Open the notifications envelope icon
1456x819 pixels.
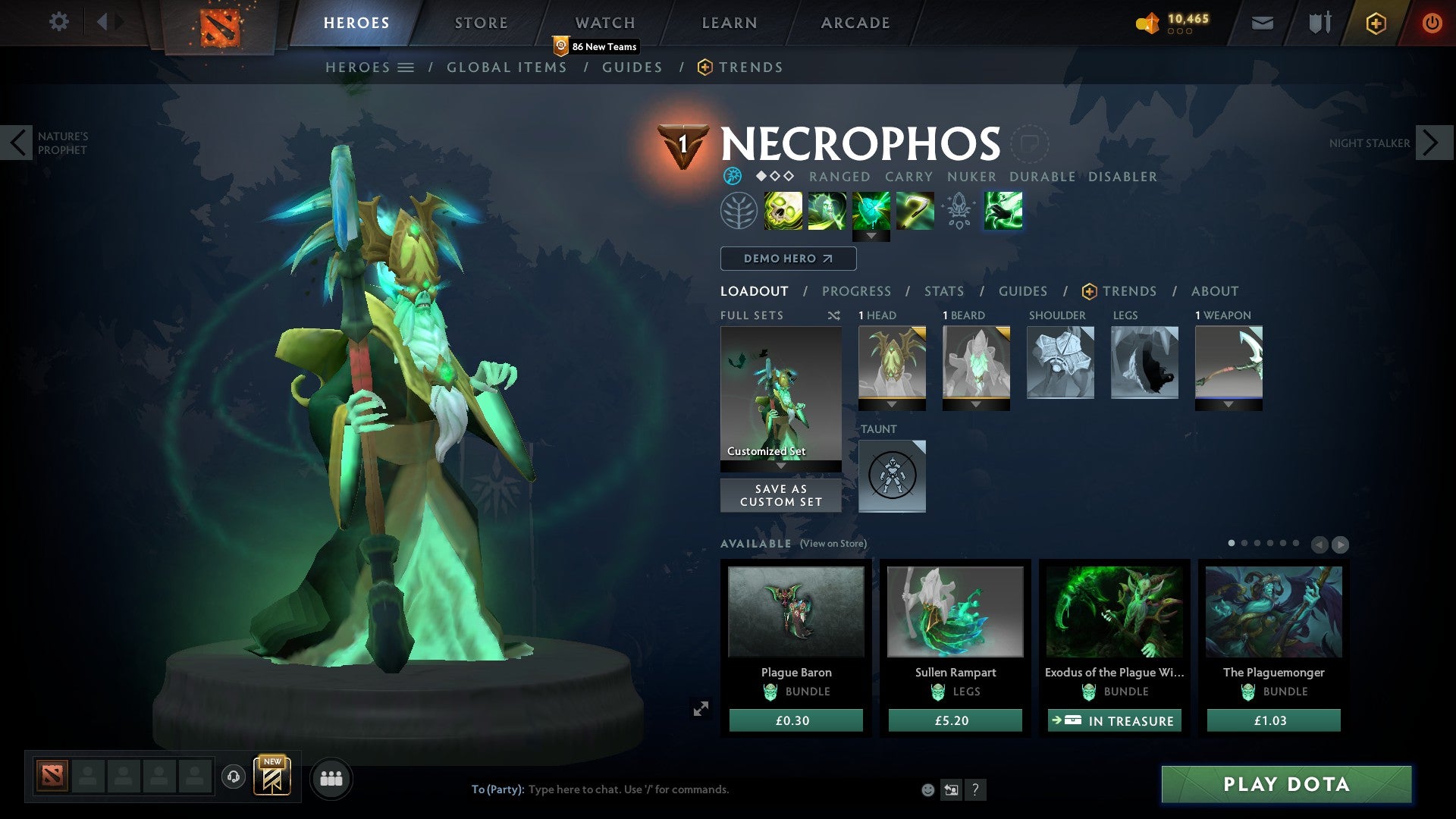1262,23
